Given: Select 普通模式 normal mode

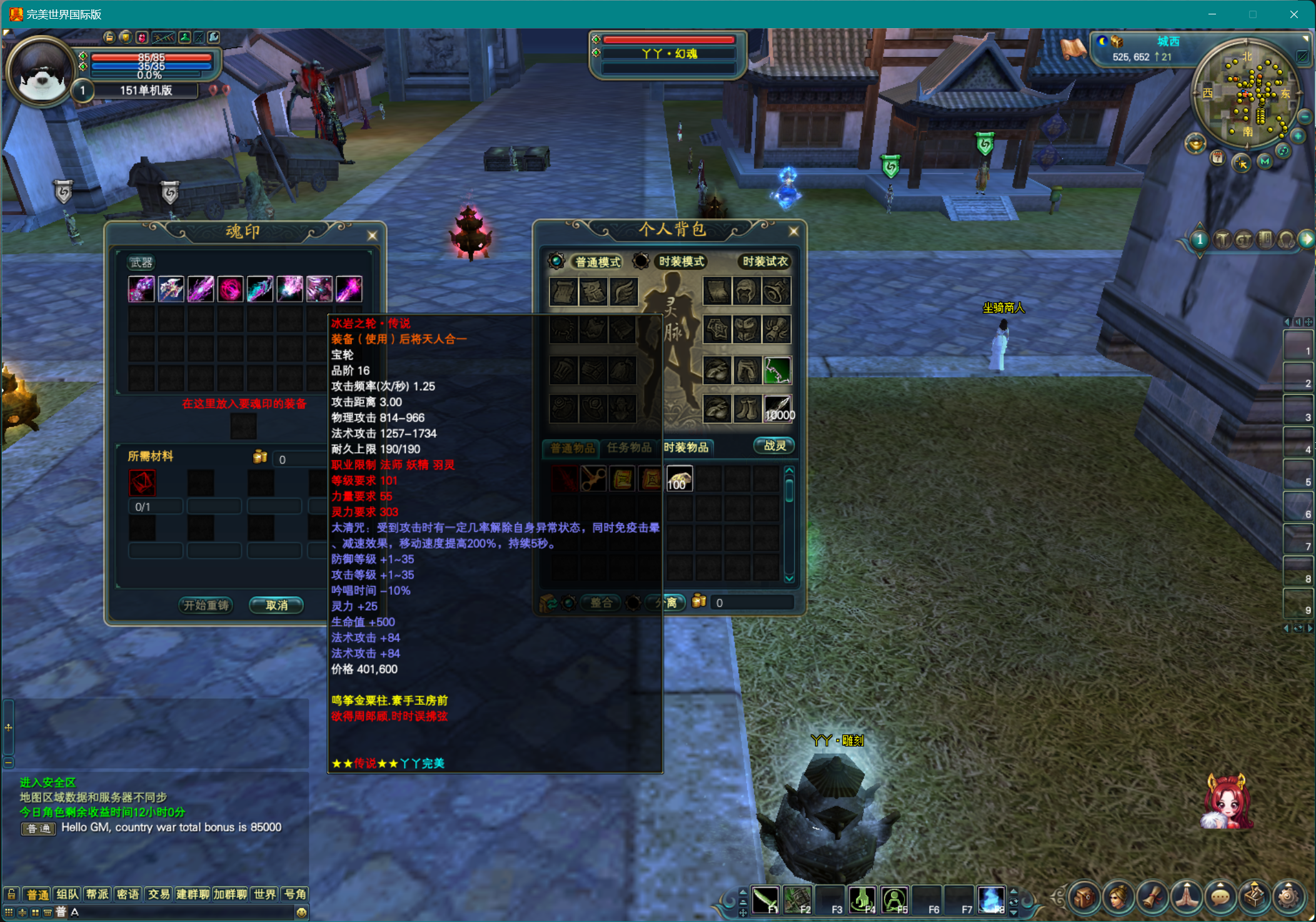Looking at the screenshot, I should [597, 261].
